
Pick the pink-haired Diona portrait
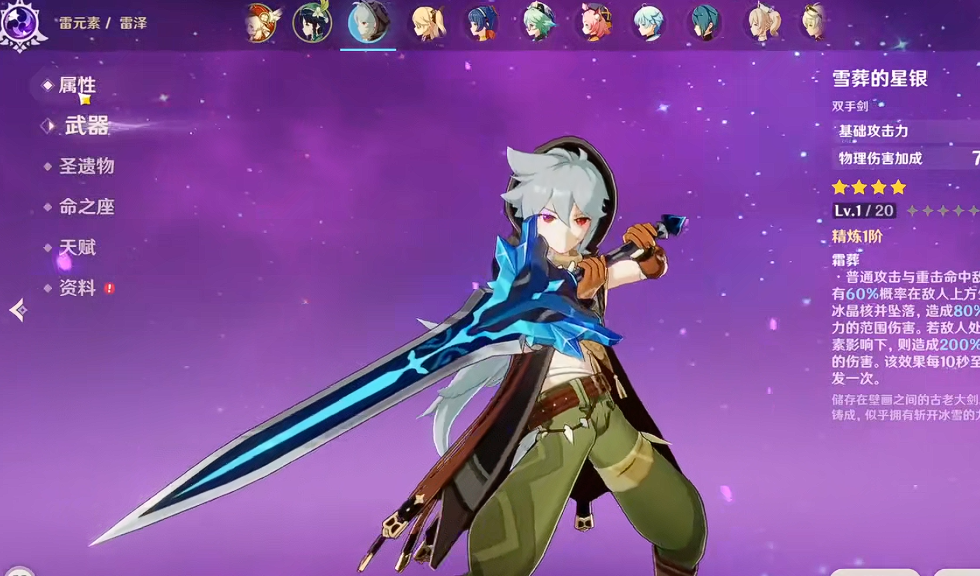[x=596, y=23]
